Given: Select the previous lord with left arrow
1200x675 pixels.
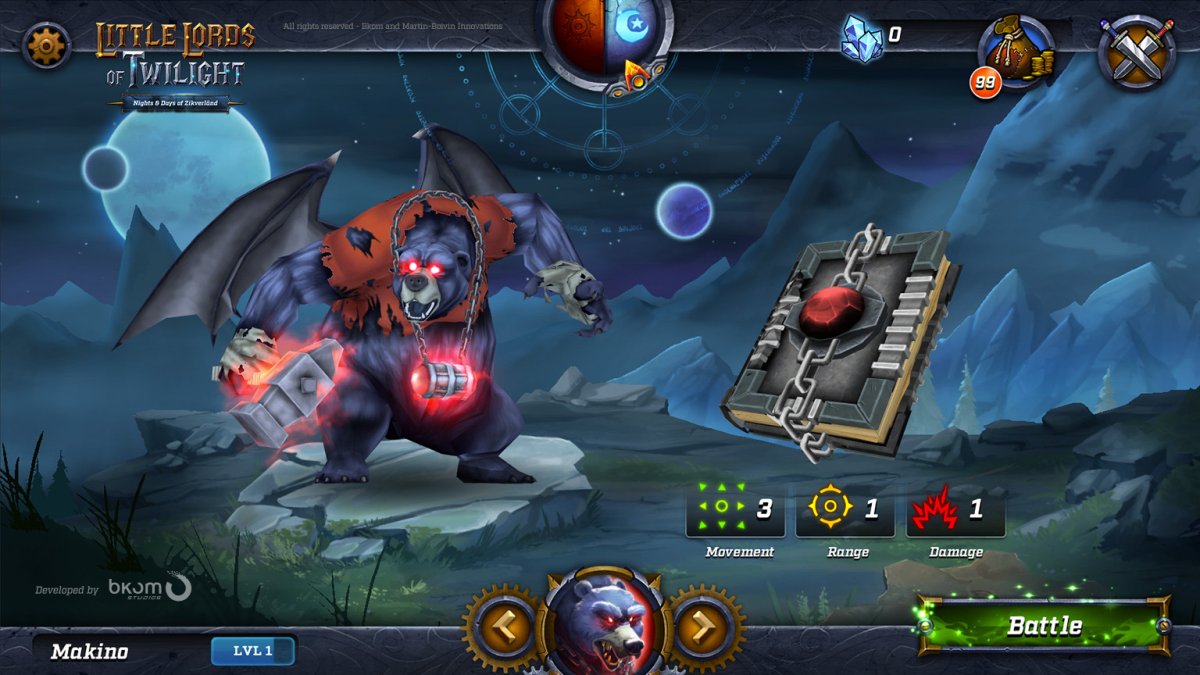Looking at the screenshot, I should [499, 628].
